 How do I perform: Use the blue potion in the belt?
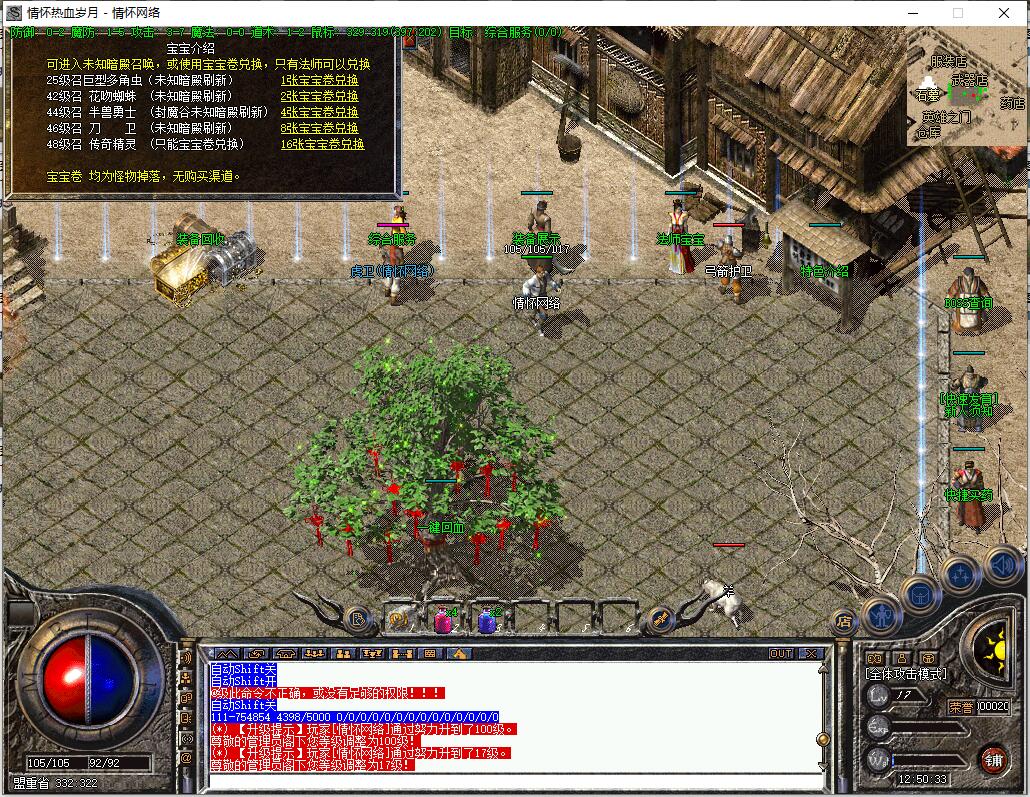pyautogui.click(x=487, y=621)
